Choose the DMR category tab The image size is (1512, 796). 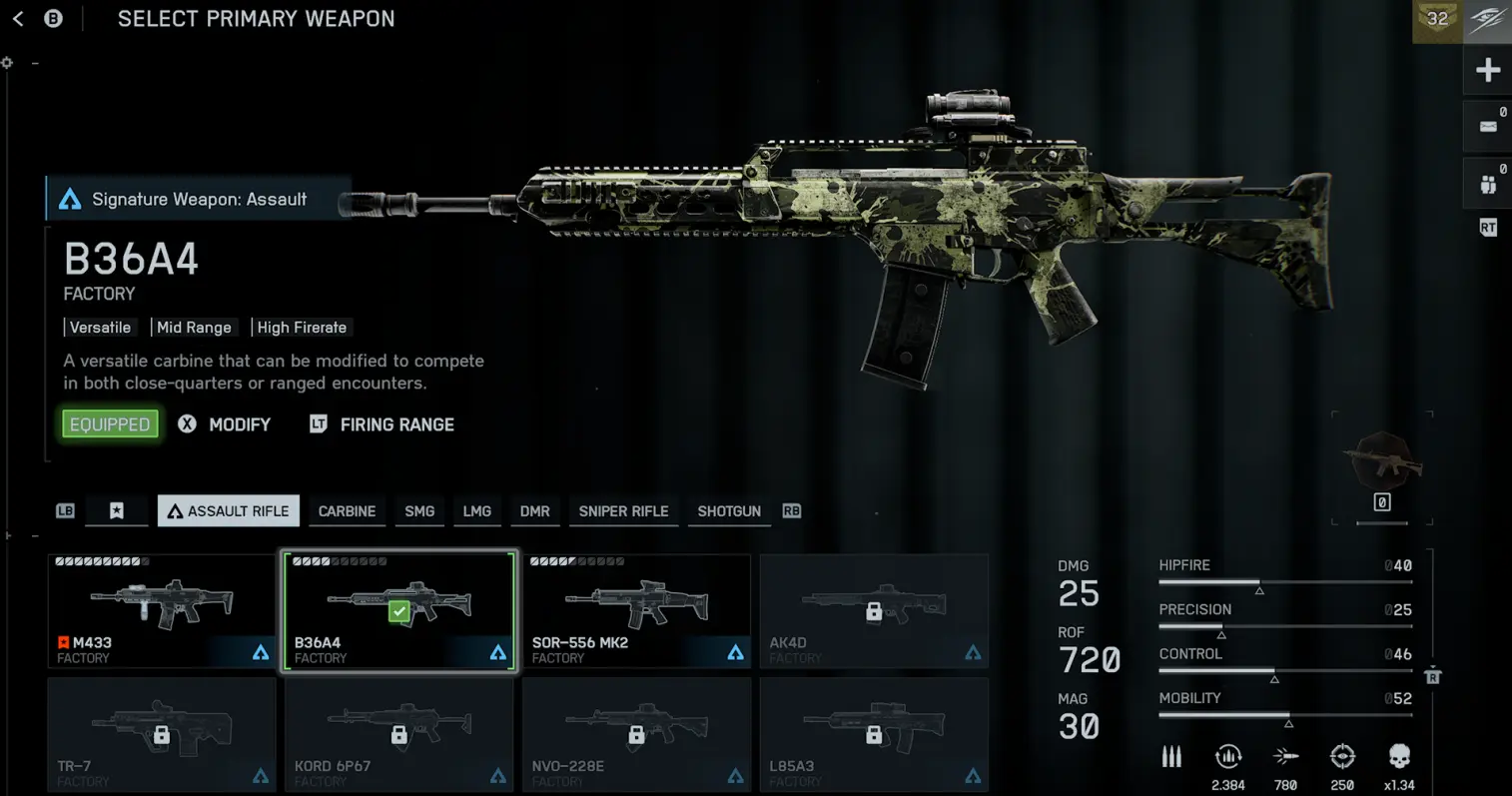(534, 511)
